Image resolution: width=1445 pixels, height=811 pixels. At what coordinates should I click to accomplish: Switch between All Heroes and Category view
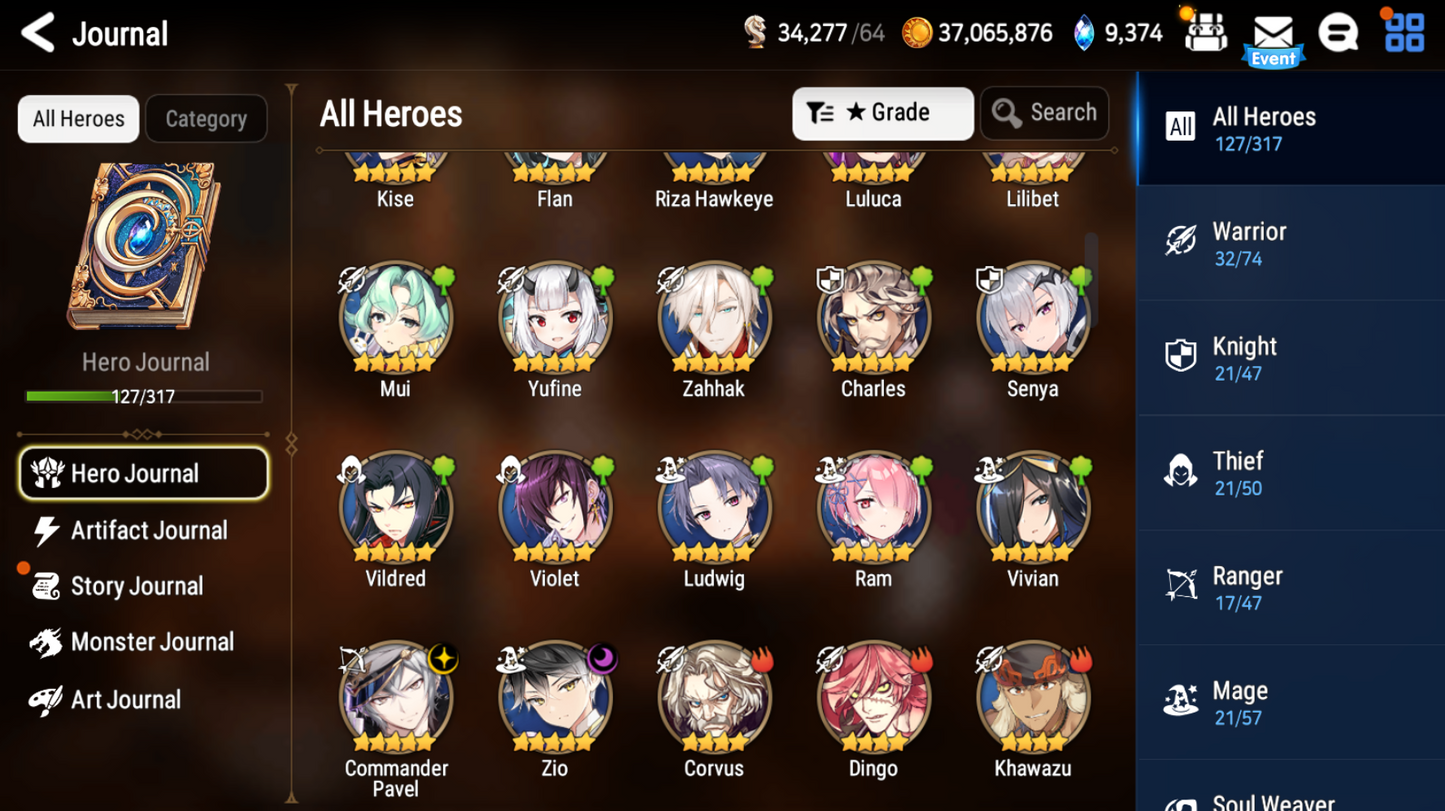tap(78, 118)
